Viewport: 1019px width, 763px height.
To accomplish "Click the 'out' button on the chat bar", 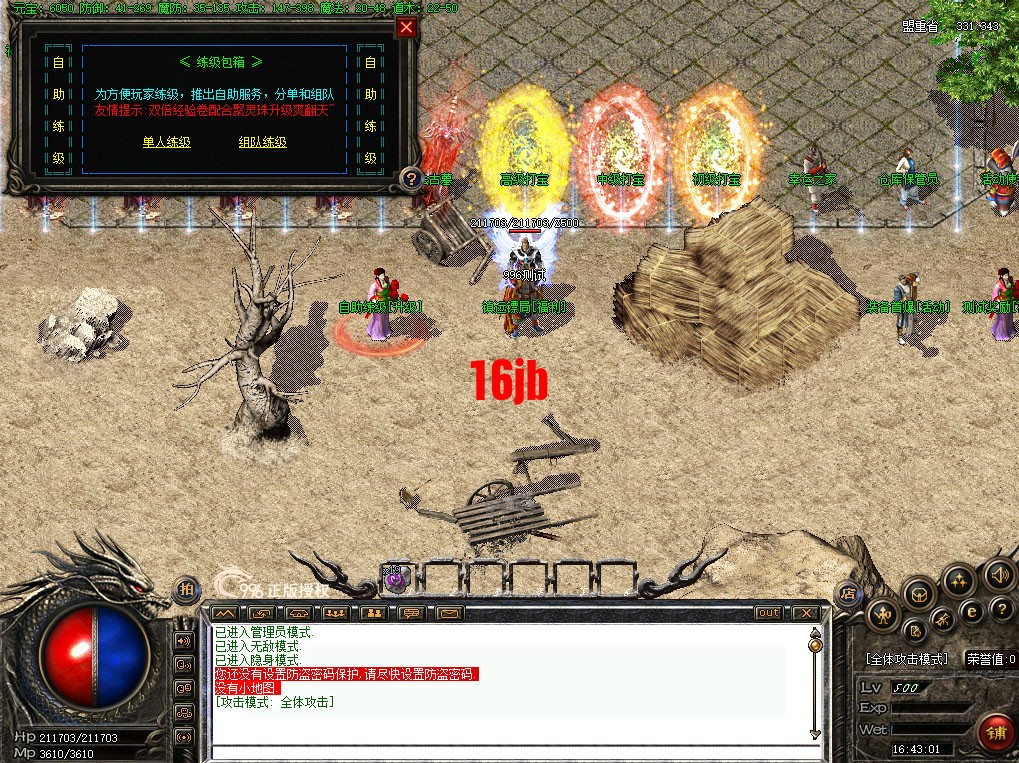I will tap(769, 612).
